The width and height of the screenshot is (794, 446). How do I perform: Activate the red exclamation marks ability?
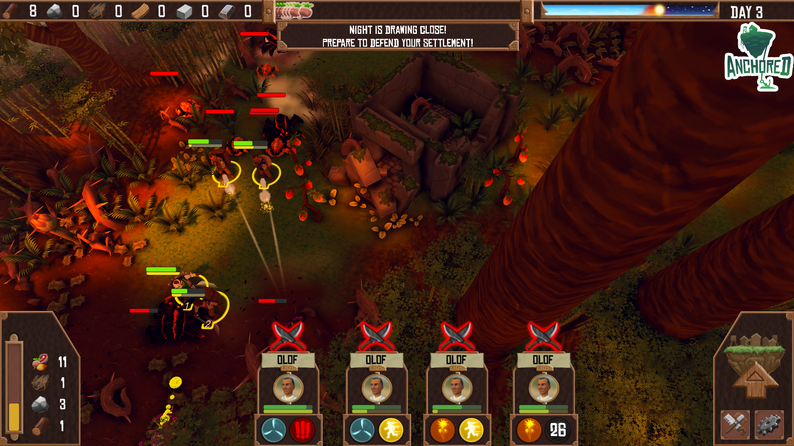[303, 431]
